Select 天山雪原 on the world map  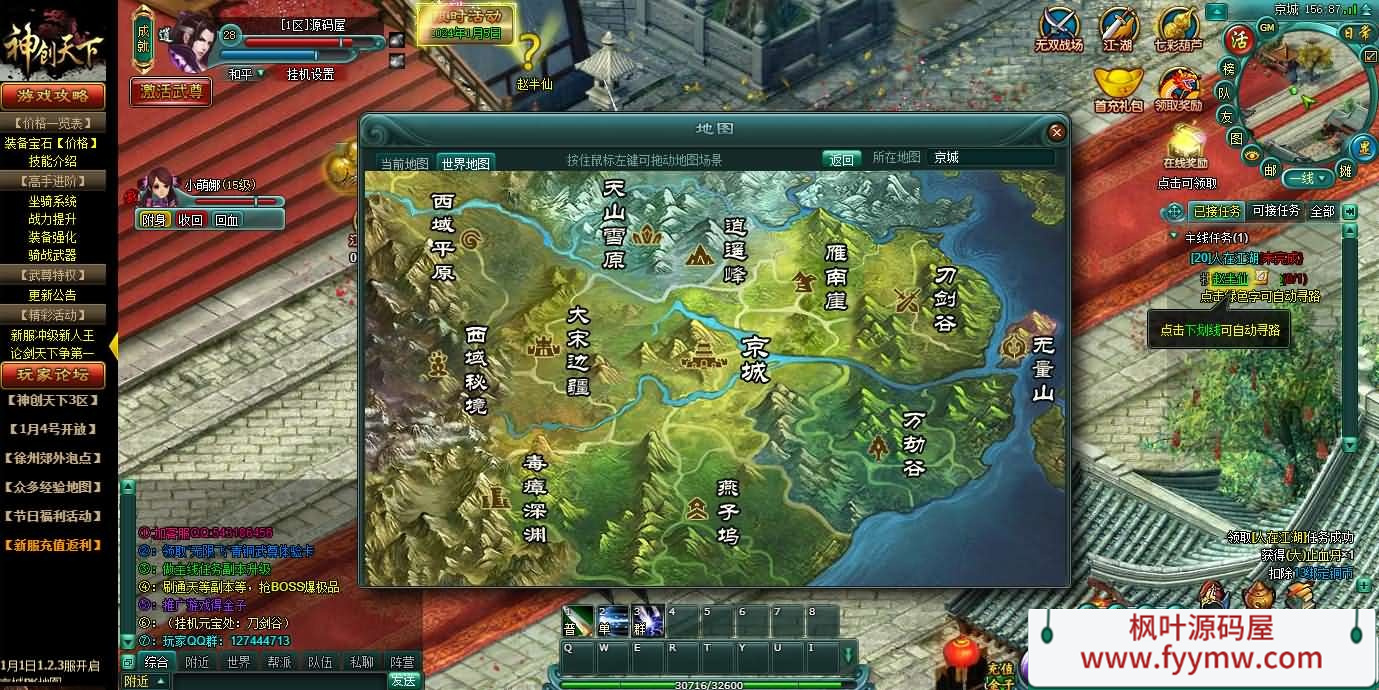[x=615, y=223]
